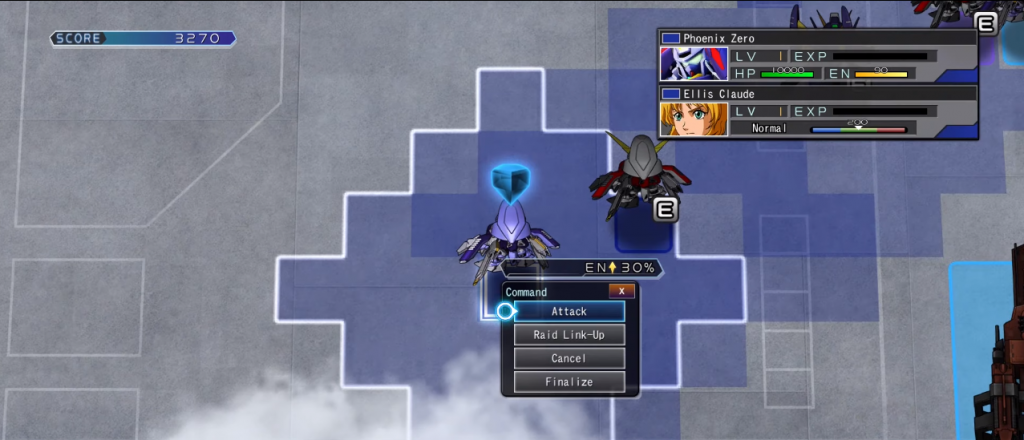Select the Phoenix Zero enemy unit
This screenshot has width=1024, height=440.
point(634,180)
